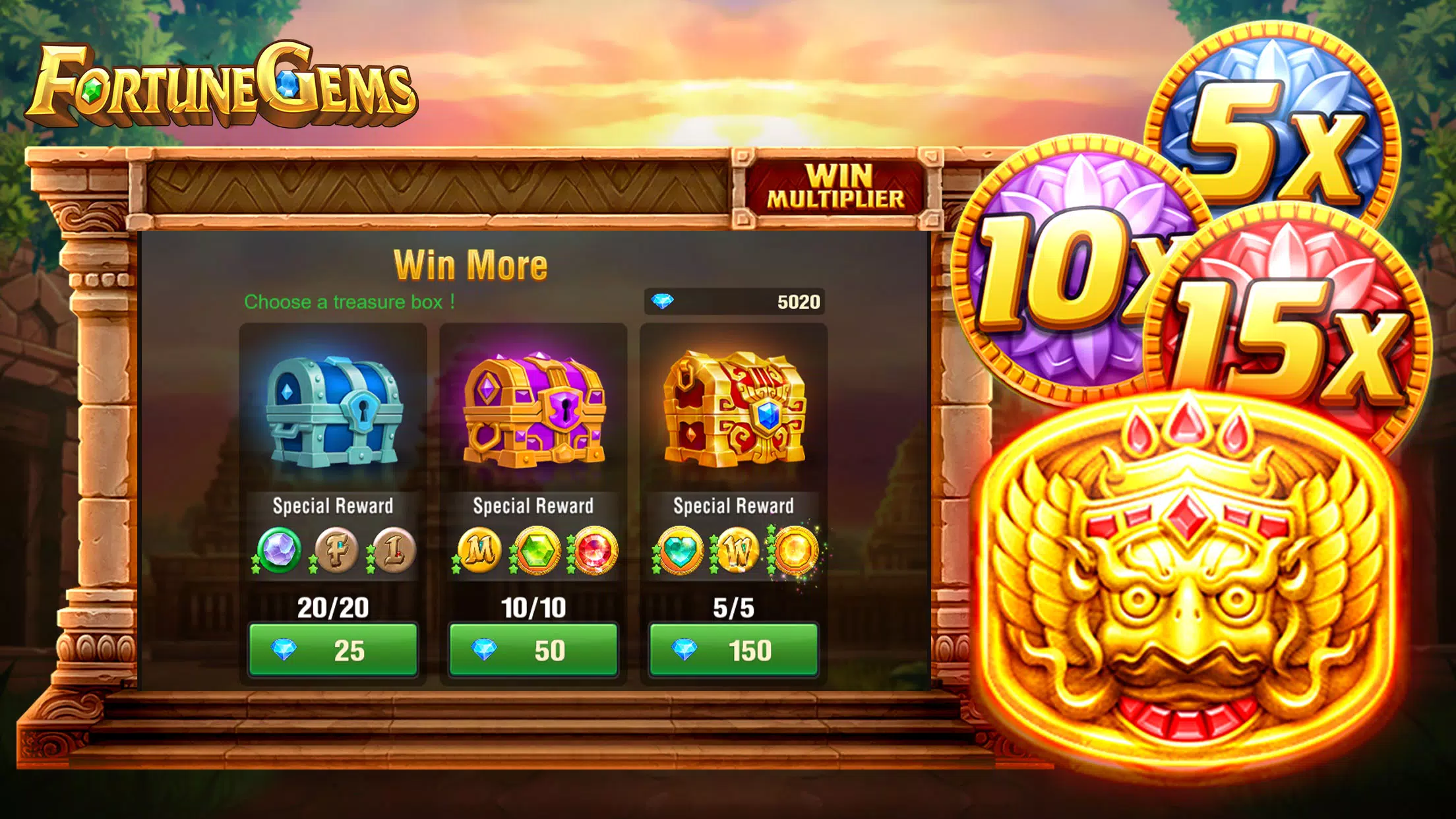Inspect the purple diamond reward icon
The height and width of the screenshot is (819, 1456).
point(279,550)
